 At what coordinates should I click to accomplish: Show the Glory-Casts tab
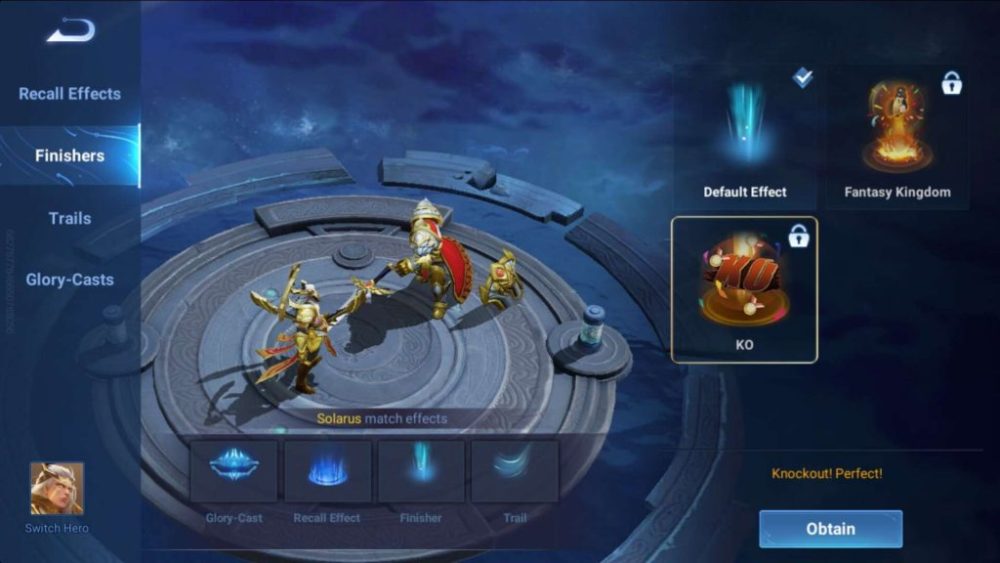70,280
